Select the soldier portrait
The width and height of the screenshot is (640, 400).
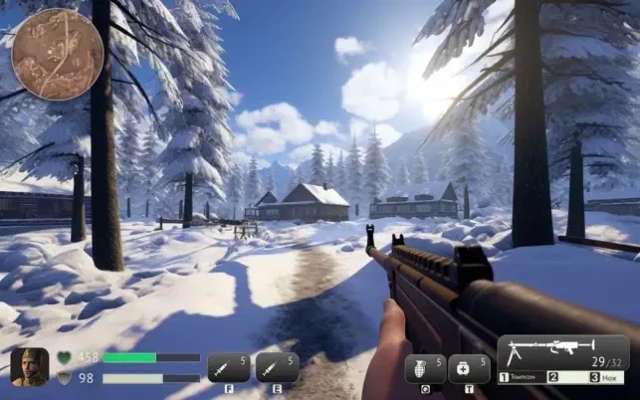(30, 367)
